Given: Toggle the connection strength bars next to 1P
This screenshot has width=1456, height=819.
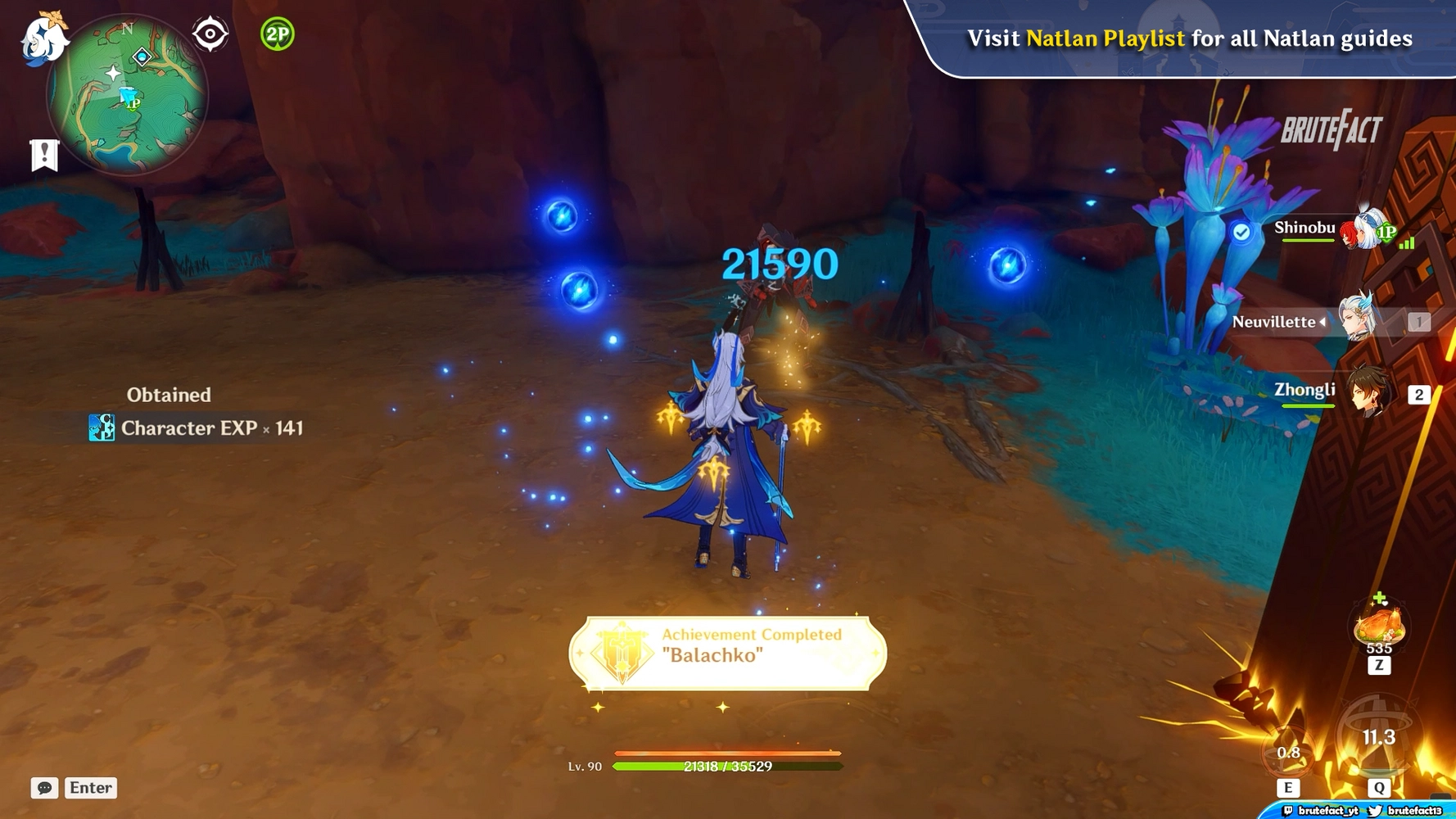Looking at the screenshot, I should (1406, 243).
